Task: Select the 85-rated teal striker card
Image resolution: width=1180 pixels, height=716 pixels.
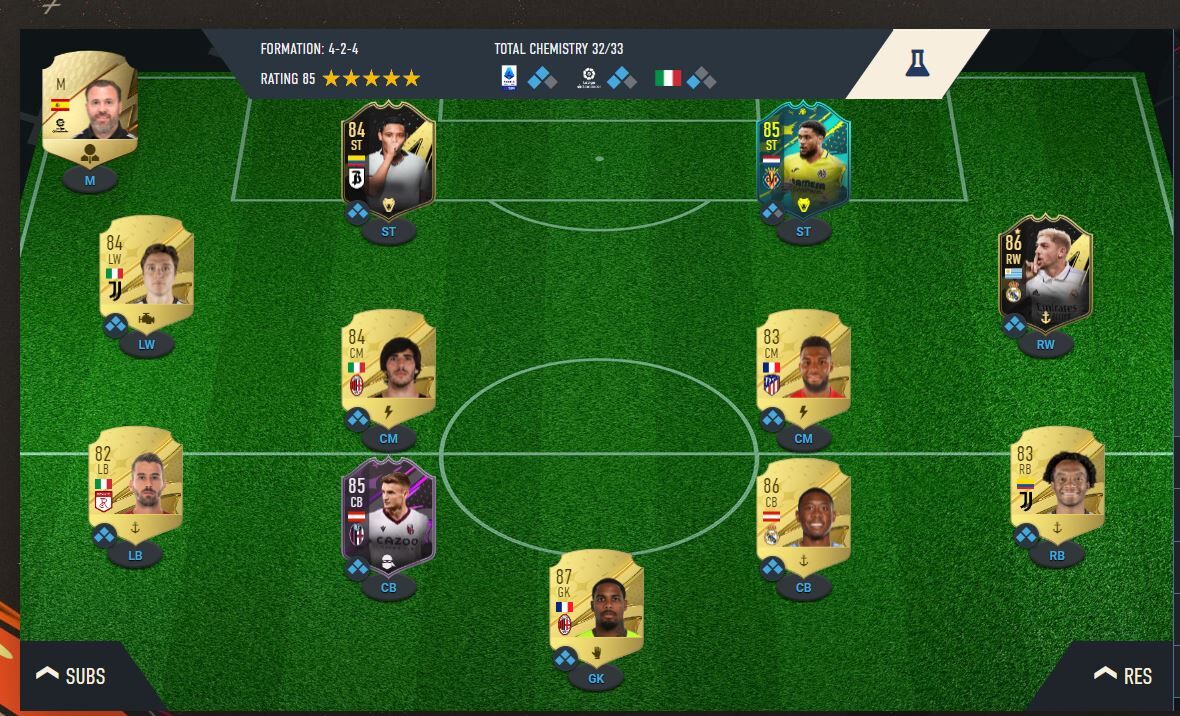Action: pos(803,158)
